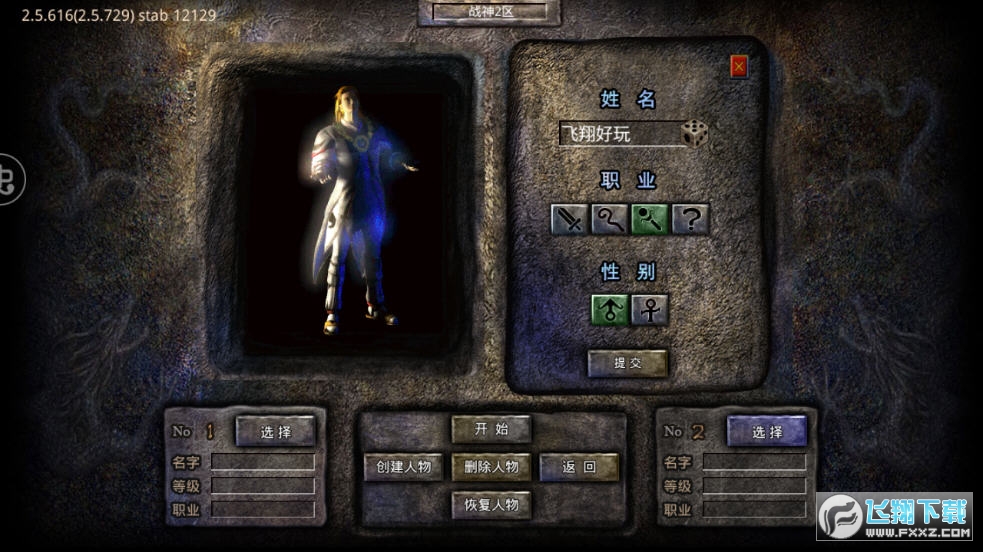
Task: Pick the green highlighted staff class
Action: [650, 219]
